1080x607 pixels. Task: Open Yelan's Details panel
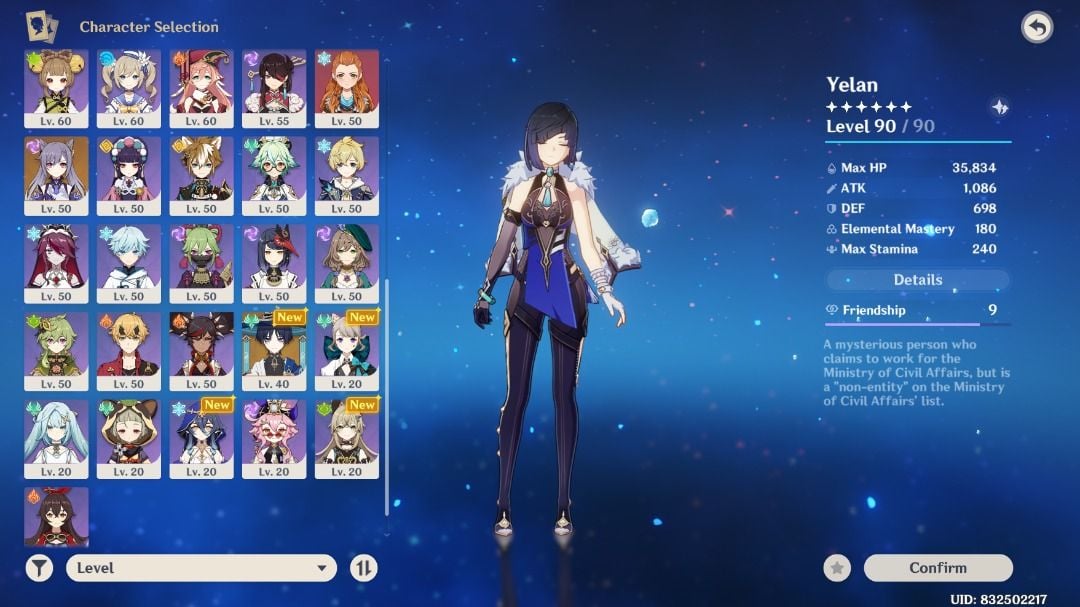coord(917,280)
